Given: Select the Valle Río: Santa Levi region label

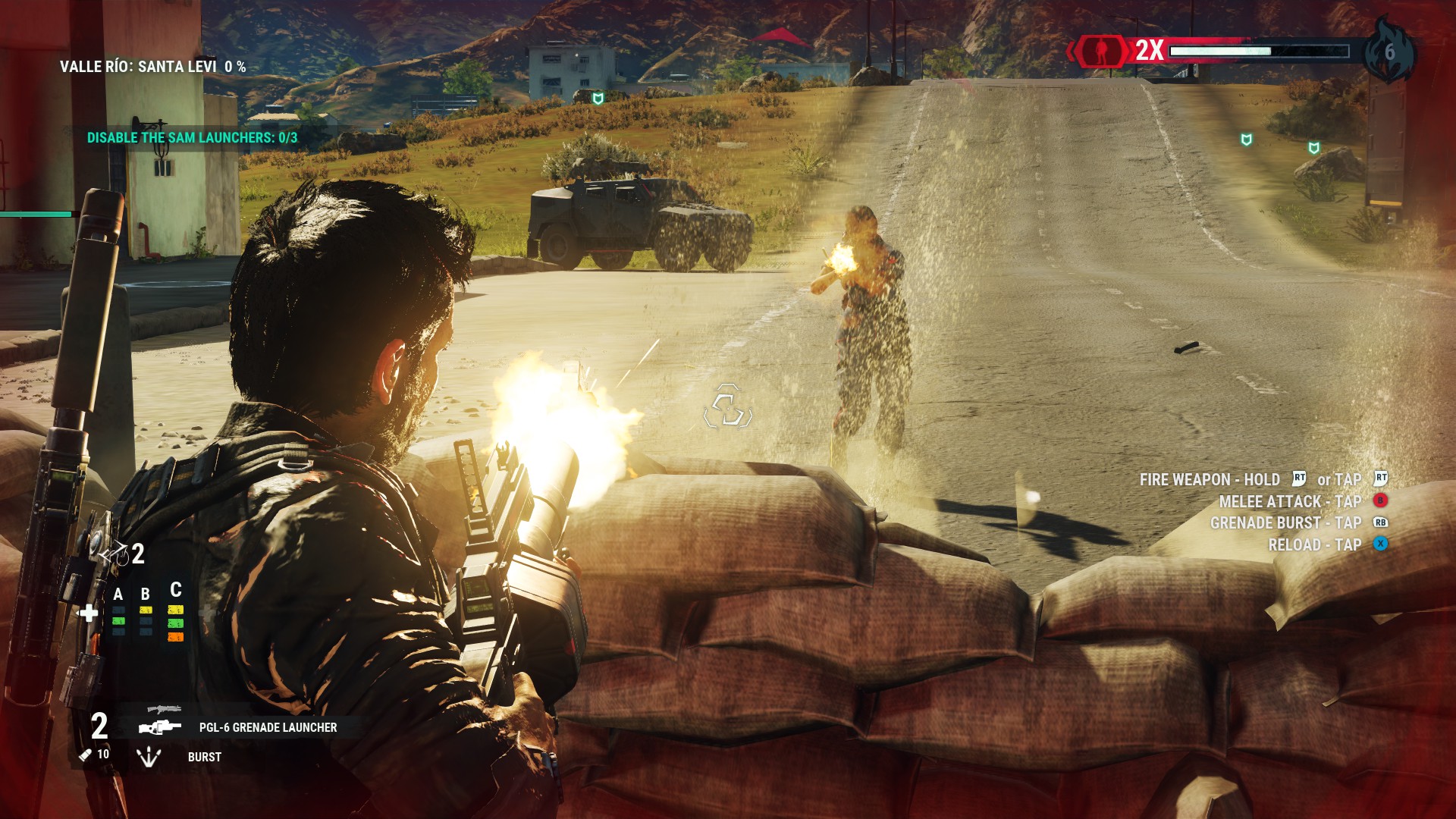Looking at the screenshot, I should [152, 67].
